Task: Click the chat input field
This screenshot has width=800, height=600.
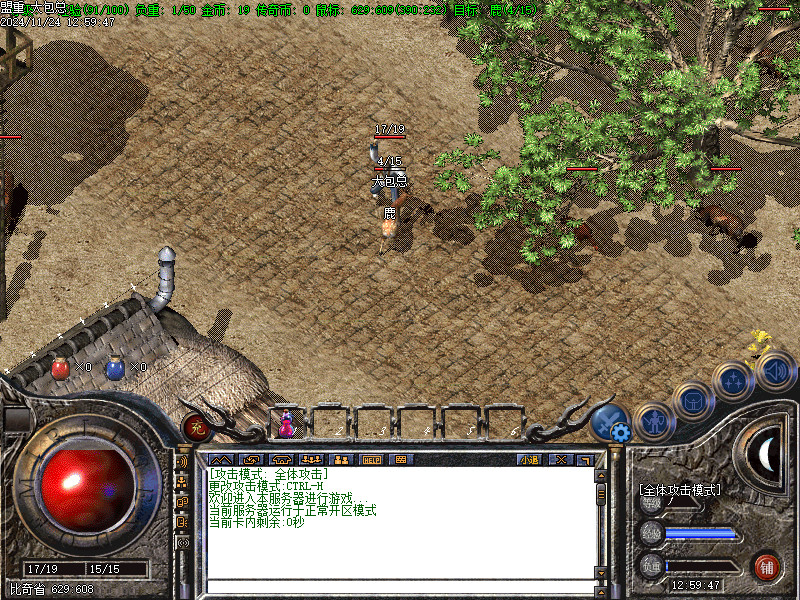Action: point(398,587)
